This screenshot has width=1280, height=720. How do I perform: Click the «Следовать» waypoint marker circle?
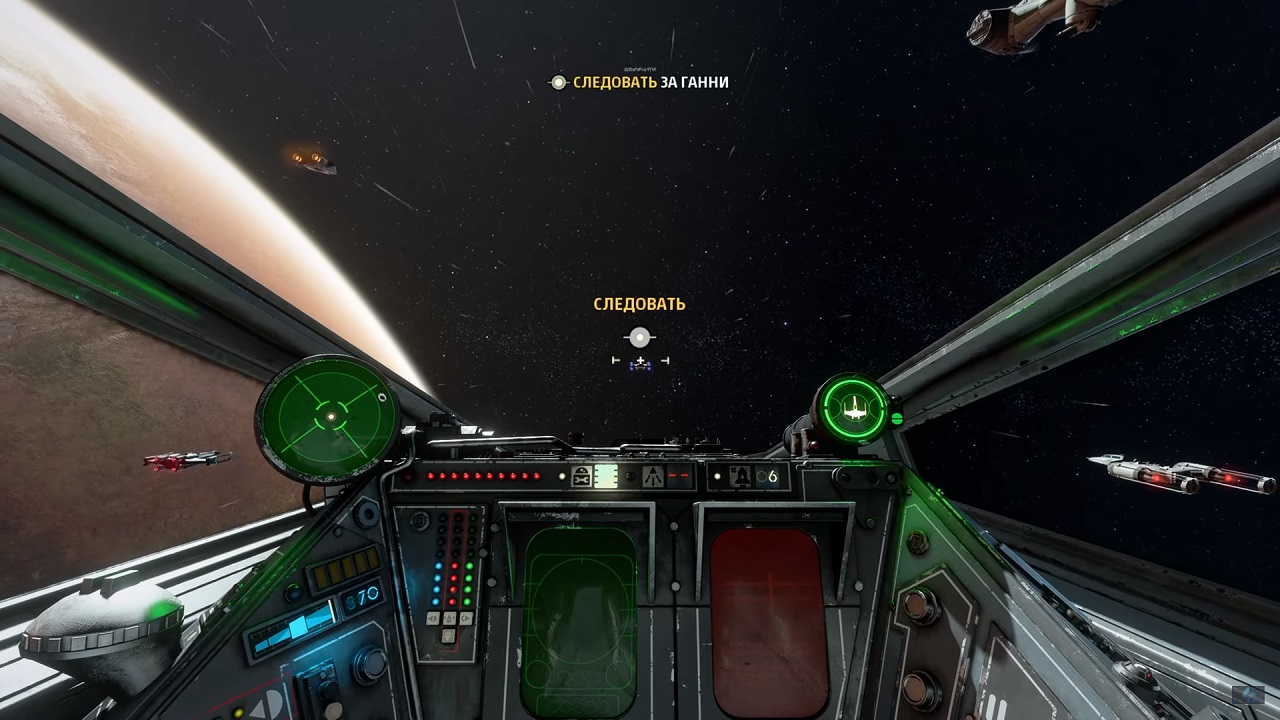click(x=640, y=338)
